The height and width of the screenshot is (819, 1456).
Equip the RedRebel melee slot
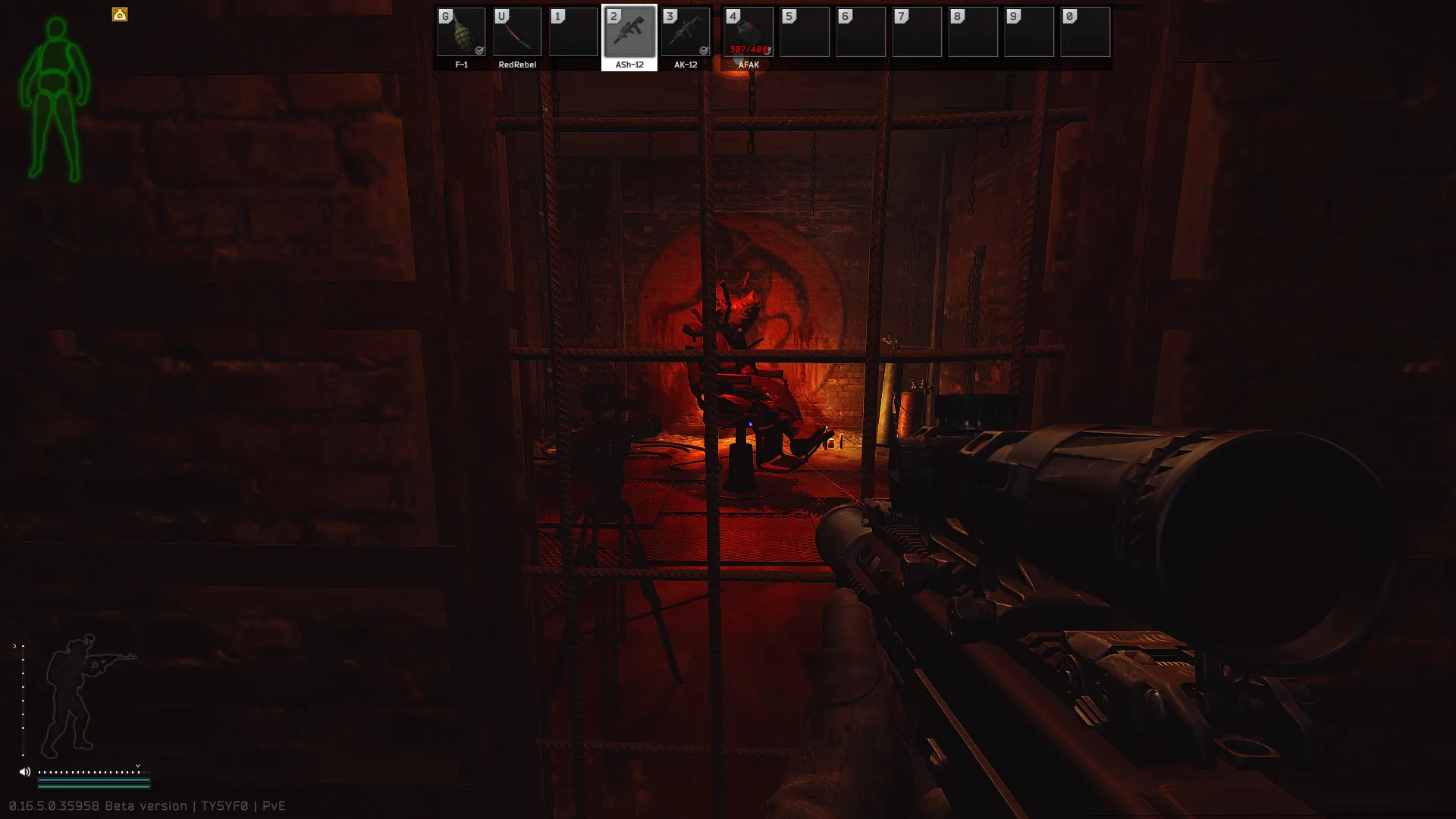click(x=517, y=33)
